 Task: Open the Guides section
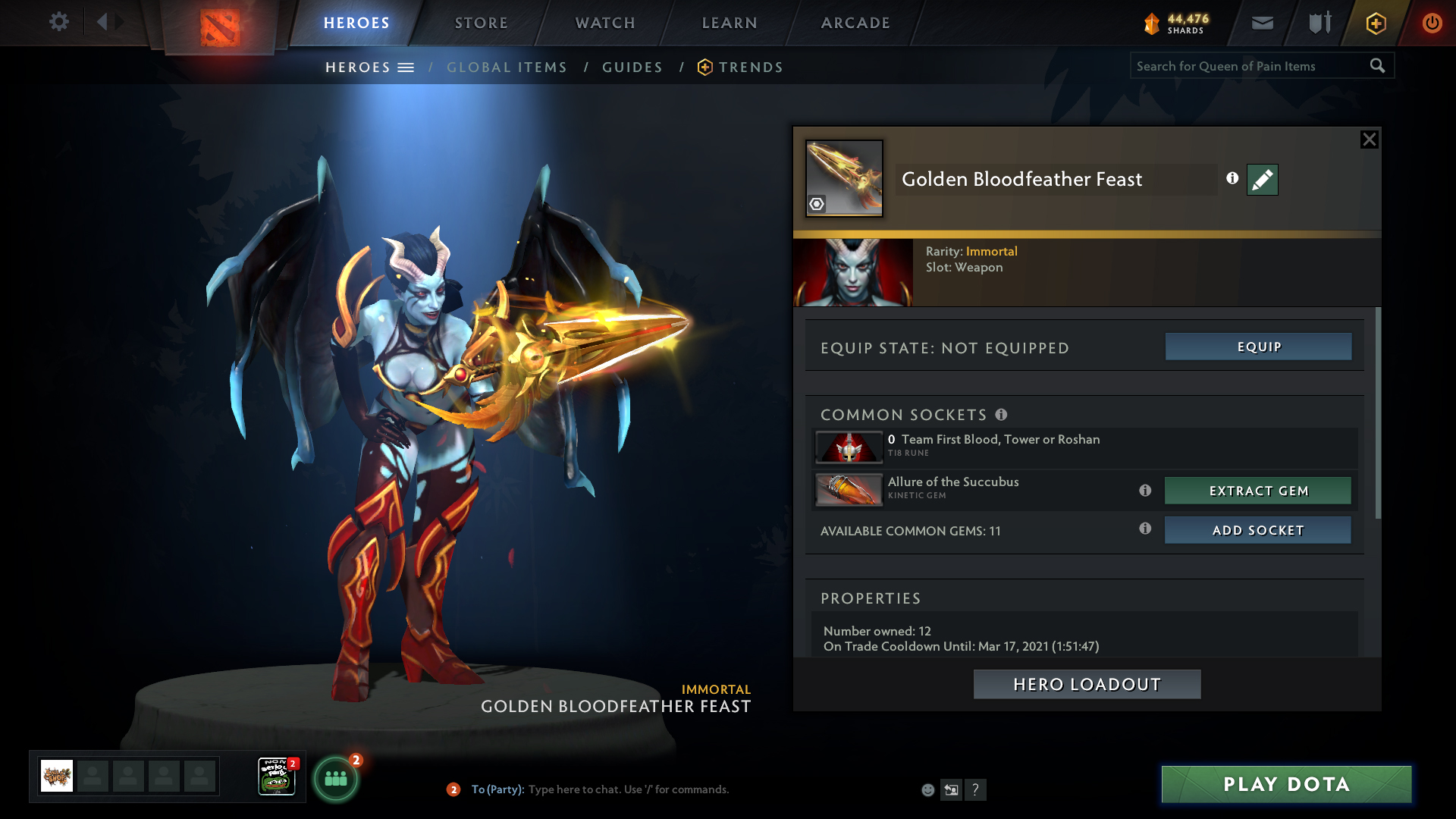click(x=632, y=67)
